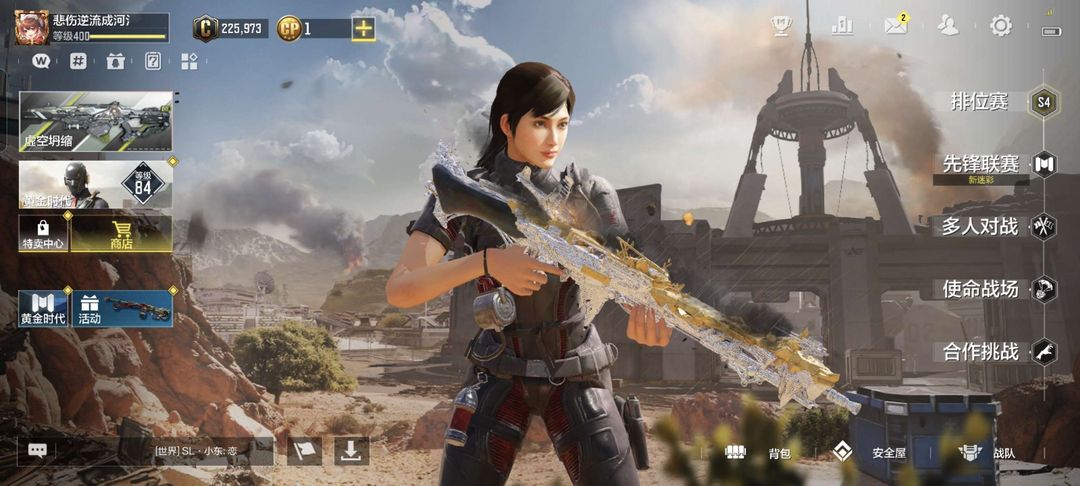Open the level 84 黄金时代 battle pass banner
Screen dimensions: 1080x486
pyautogui.click(x=96, y=185)
